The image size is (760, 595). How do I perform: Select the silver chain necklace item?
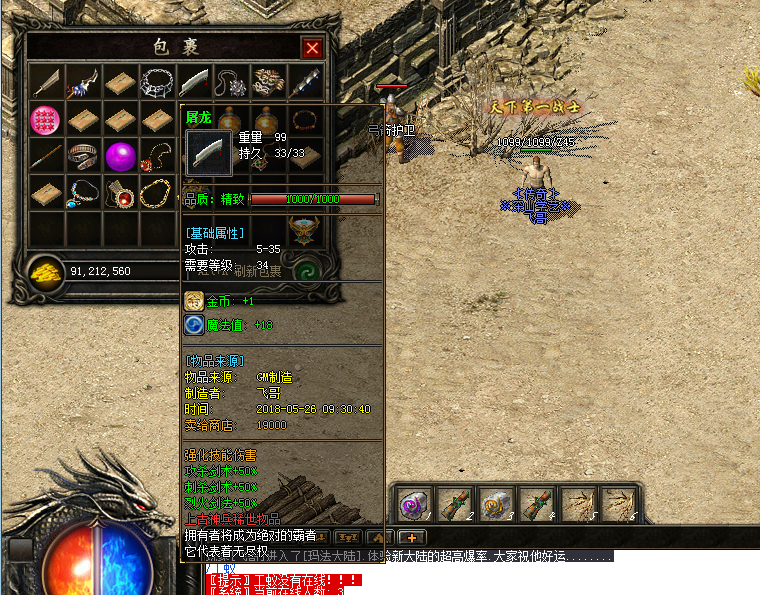point(157,82)
